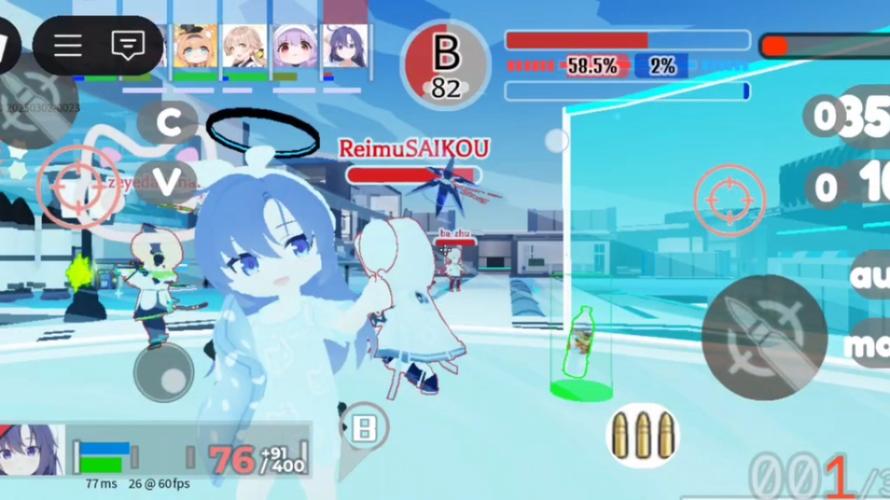Tap the V action button

click(167, 180)
